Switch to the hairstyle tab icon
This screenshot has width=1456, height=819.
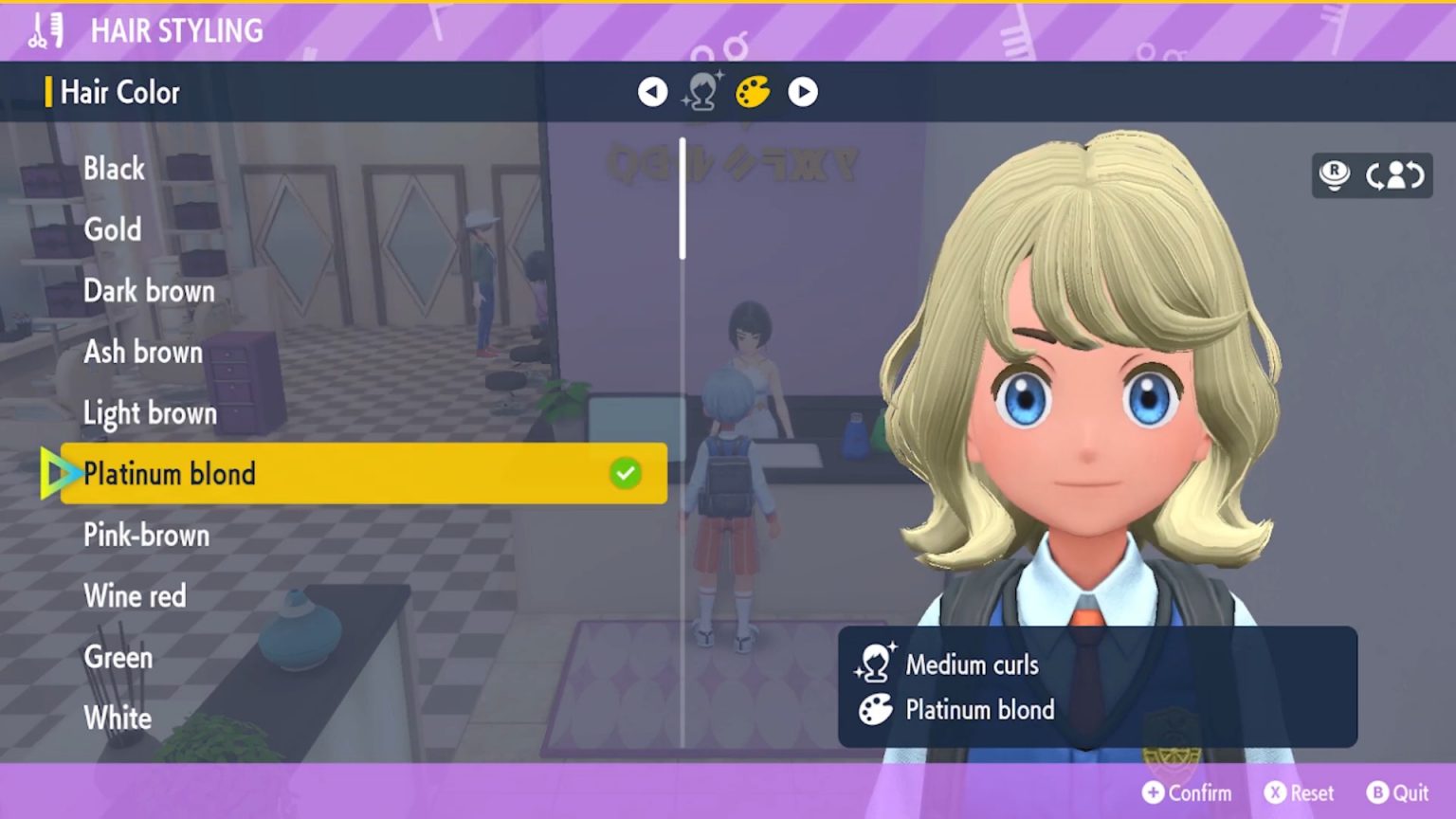point(702,92)
